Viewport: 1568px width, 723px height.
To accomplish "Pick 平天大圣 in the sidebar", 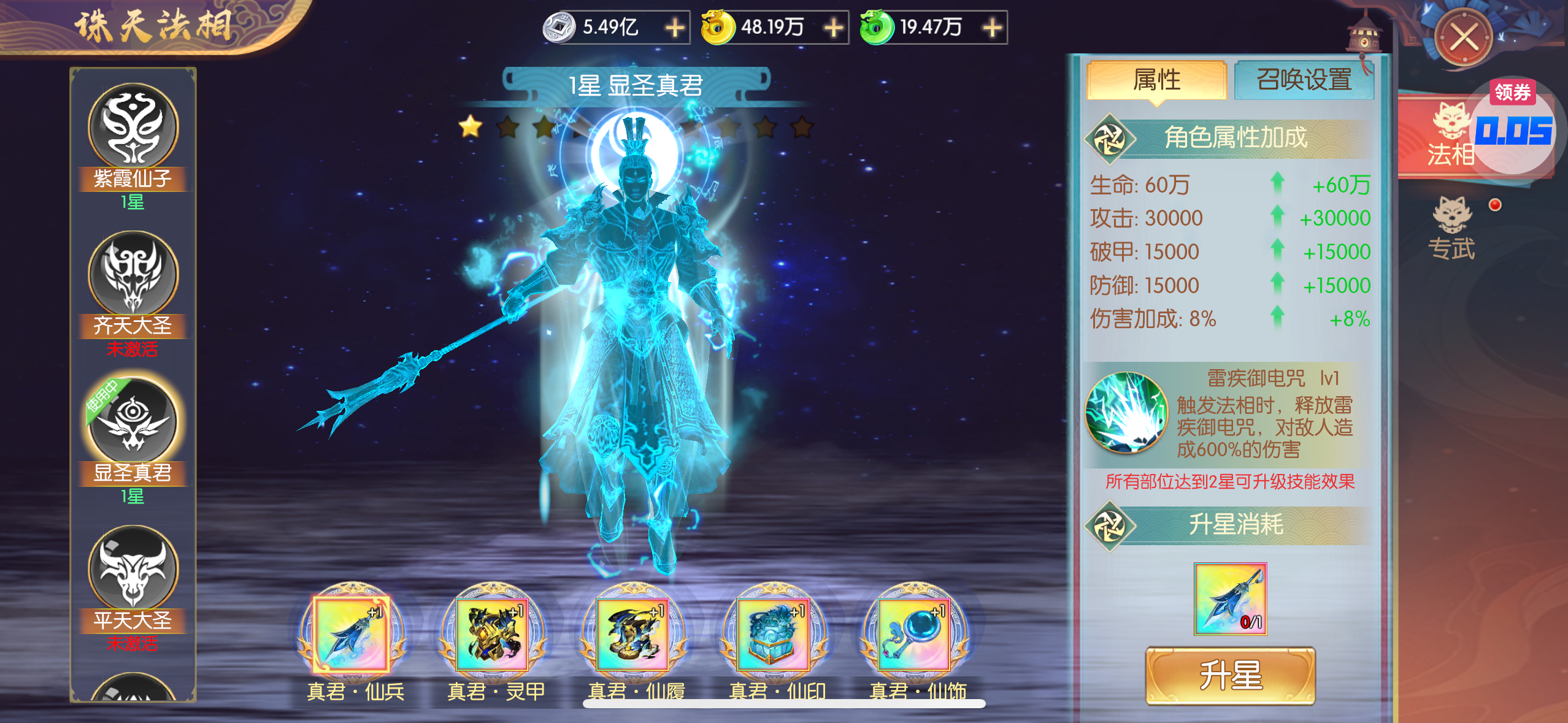I will [133, 569].
